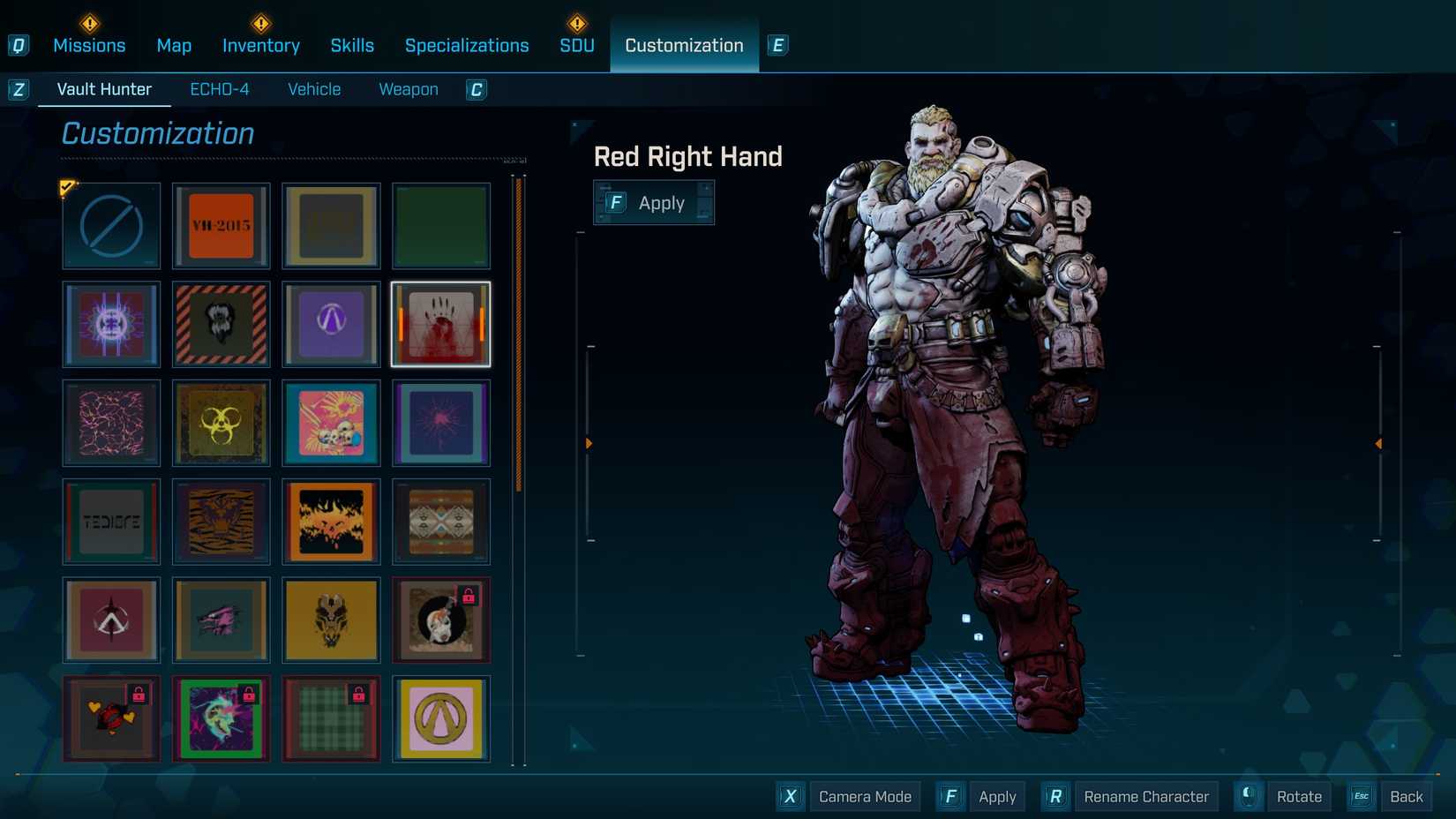Screen dimensions: 1456x819
Task: Open the ECHO-4 customization tab
Action: tap(220, 89)
